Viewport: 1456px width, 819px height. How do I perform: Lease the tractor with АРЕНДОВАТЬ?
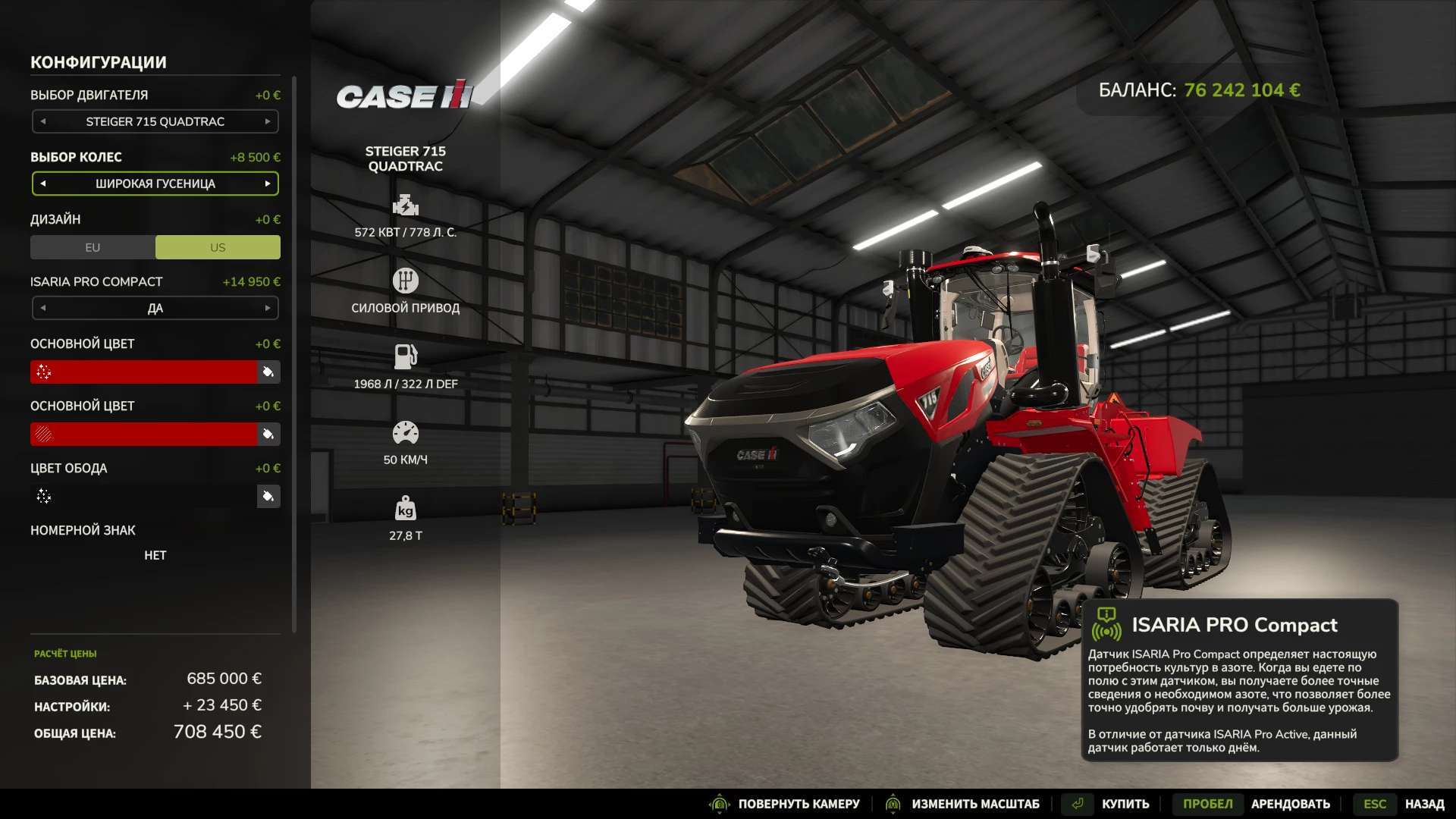coord(1290,804)
